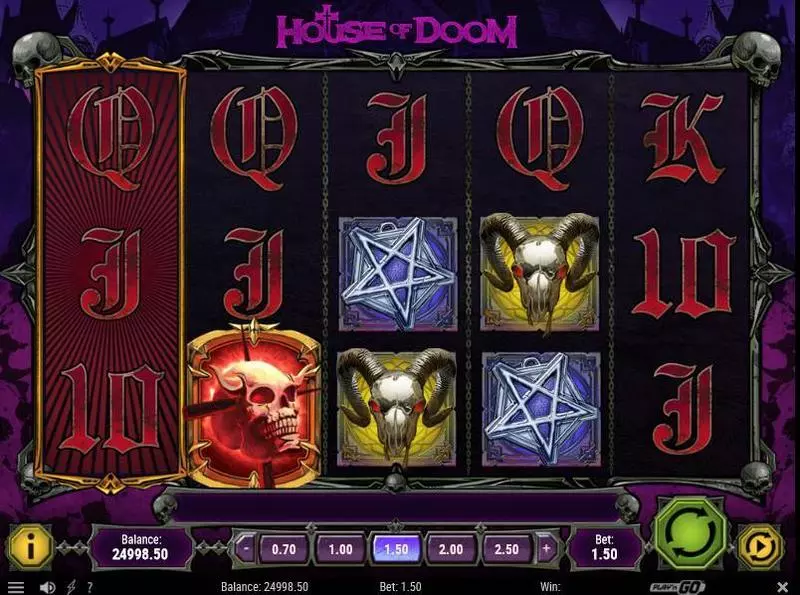
Task: Close the game with the X button
Action: click(x=783, y=587)
